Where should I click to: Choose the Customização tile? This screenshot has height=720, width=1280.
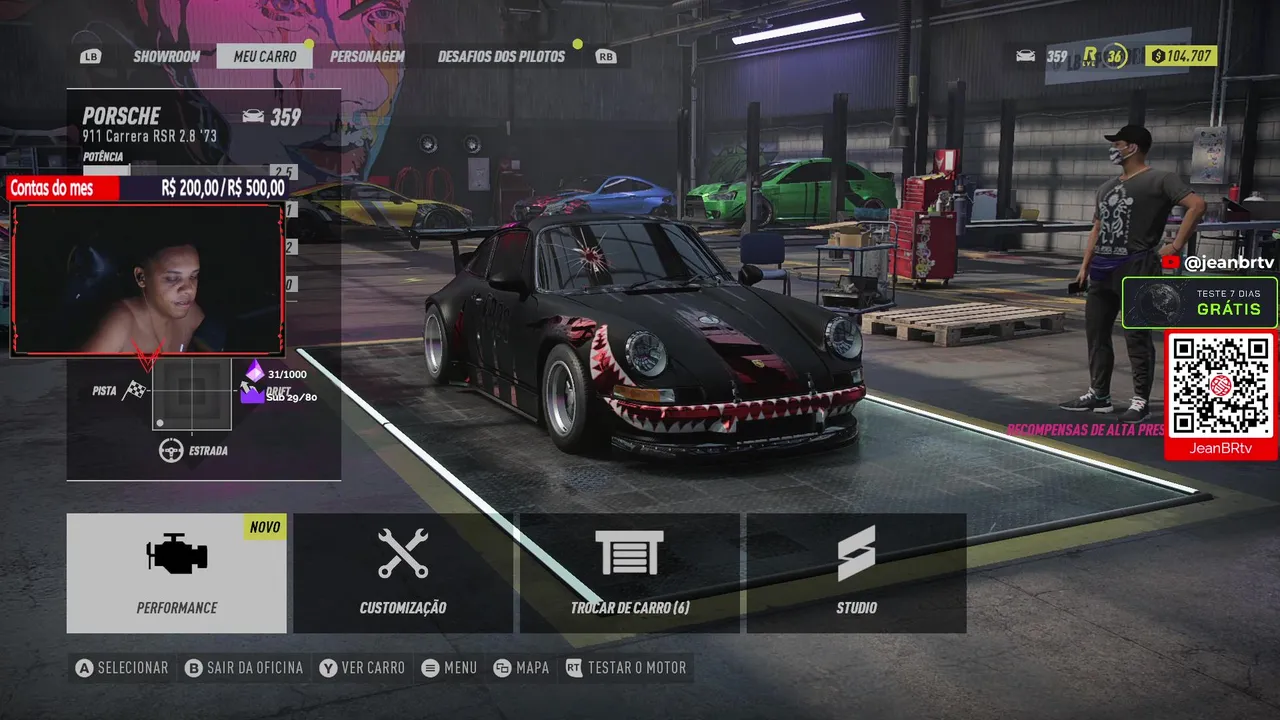pos(403,573)
